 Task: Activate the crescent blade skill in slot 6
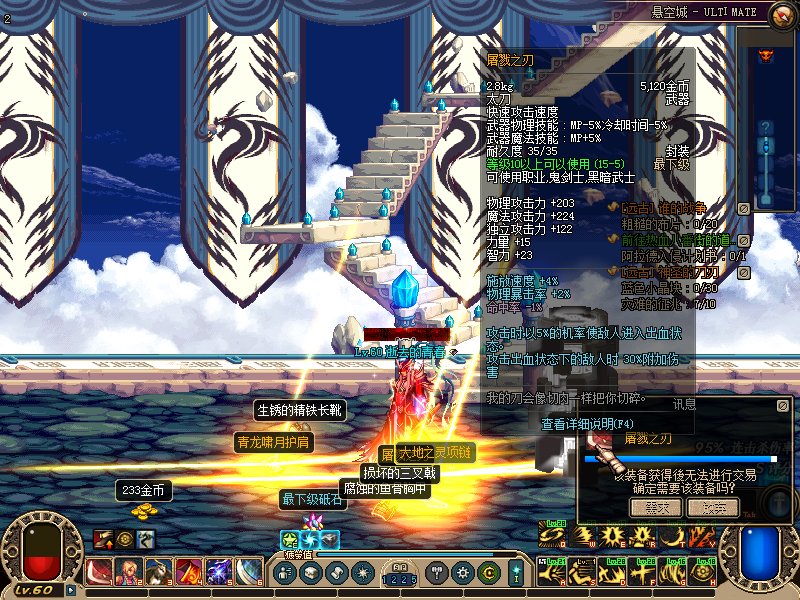(x=249, y=573)
